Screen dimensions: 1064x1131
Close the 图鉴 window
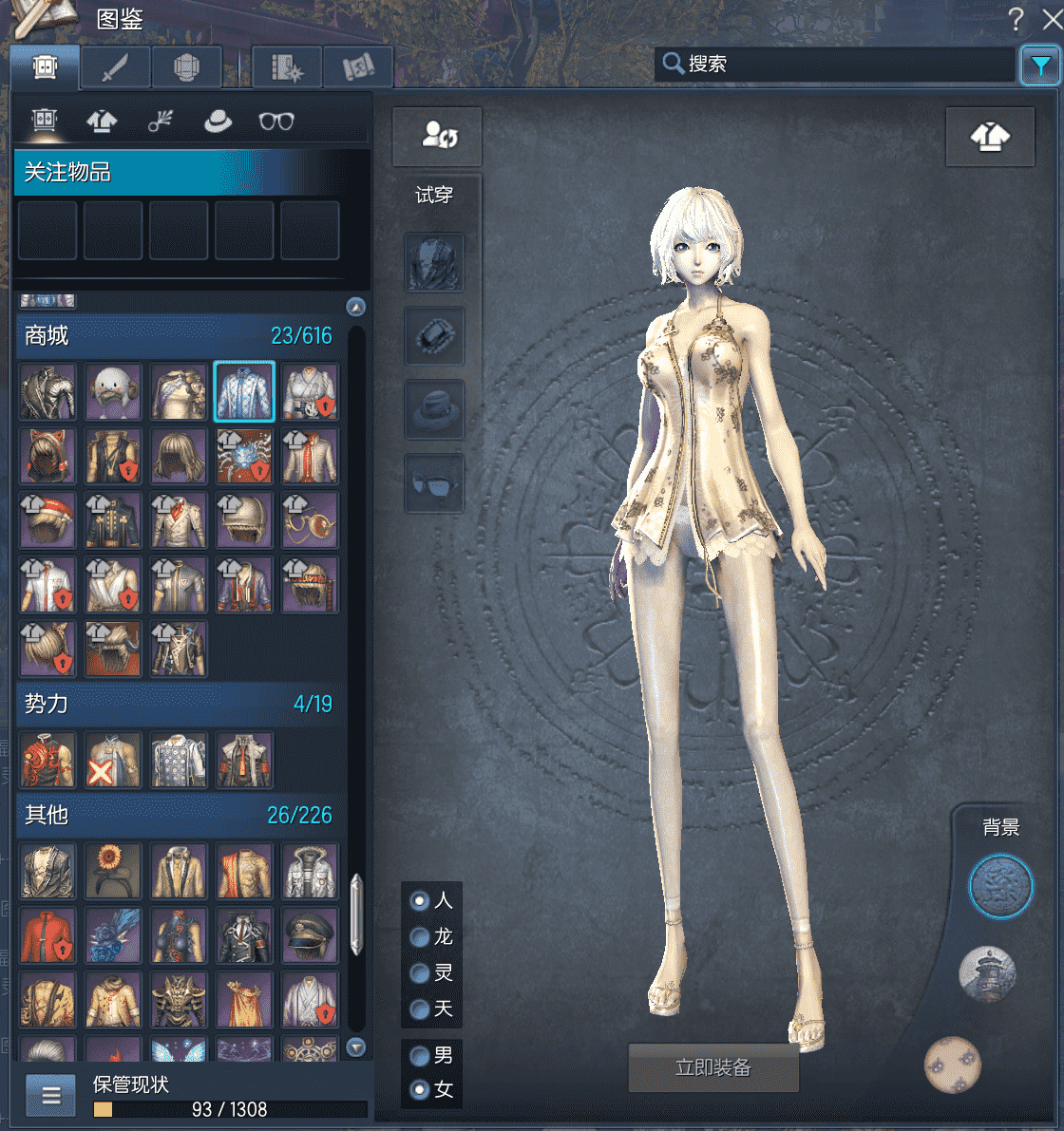pos(1051,19)
